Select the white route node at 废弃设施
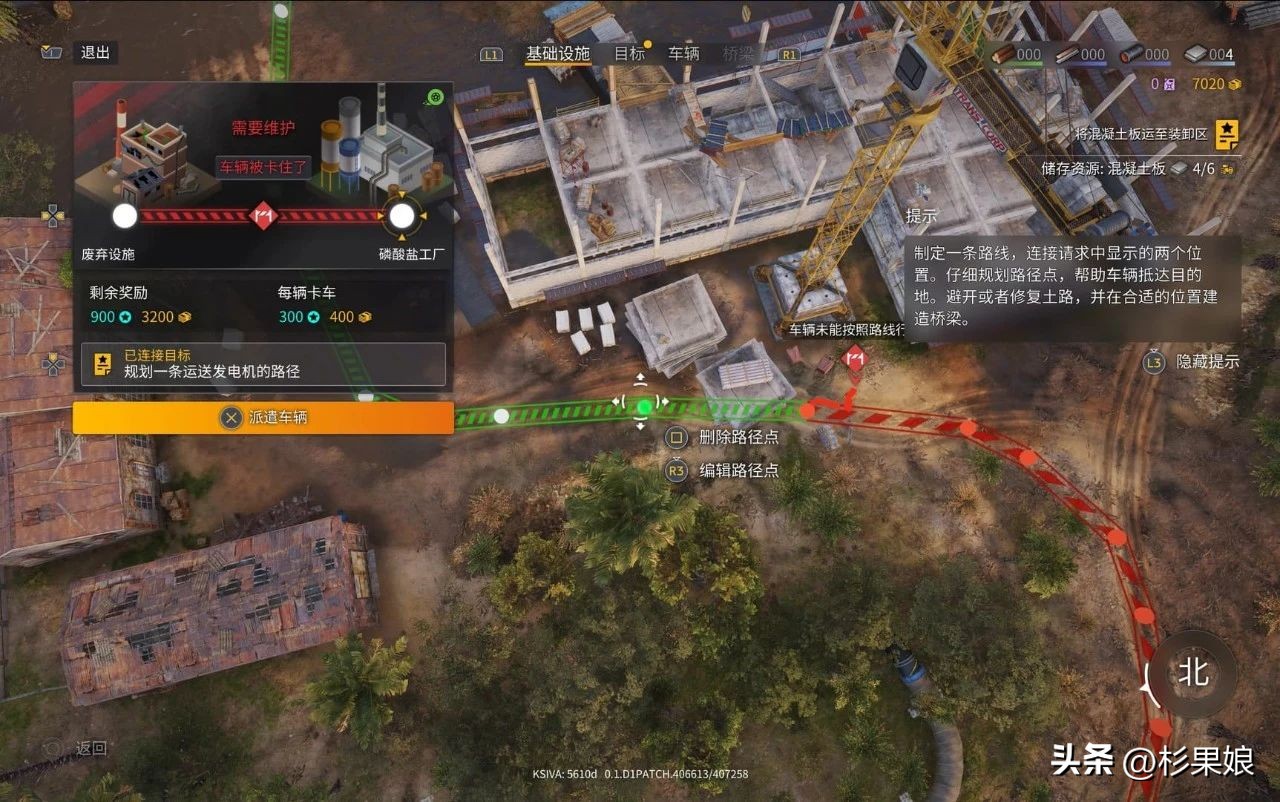Screen dimensions: 1280x802 pyautogui.click(x=125, y=215)
